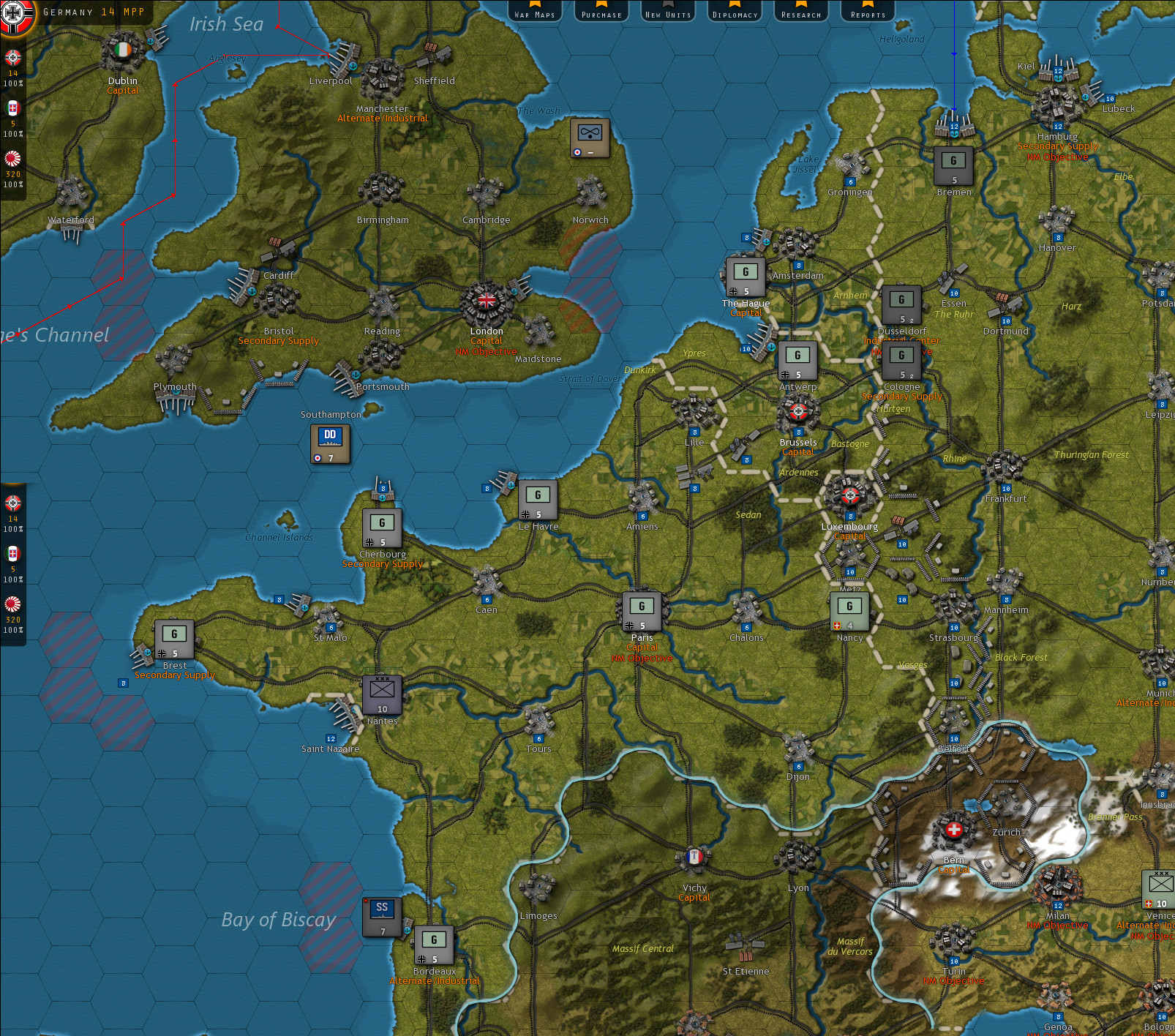Select the German unit at Nancy

[849, 609]
